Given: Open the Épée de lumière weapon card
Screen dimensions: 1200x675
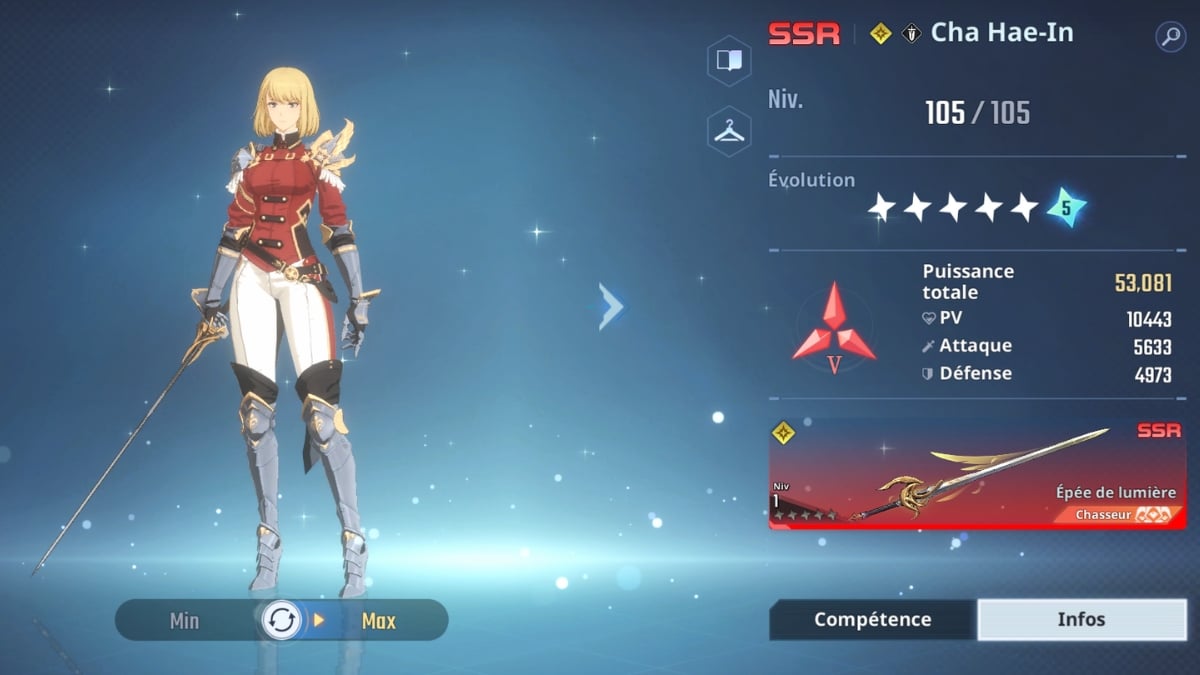Looking at the screenshot, I should [976, 475].
